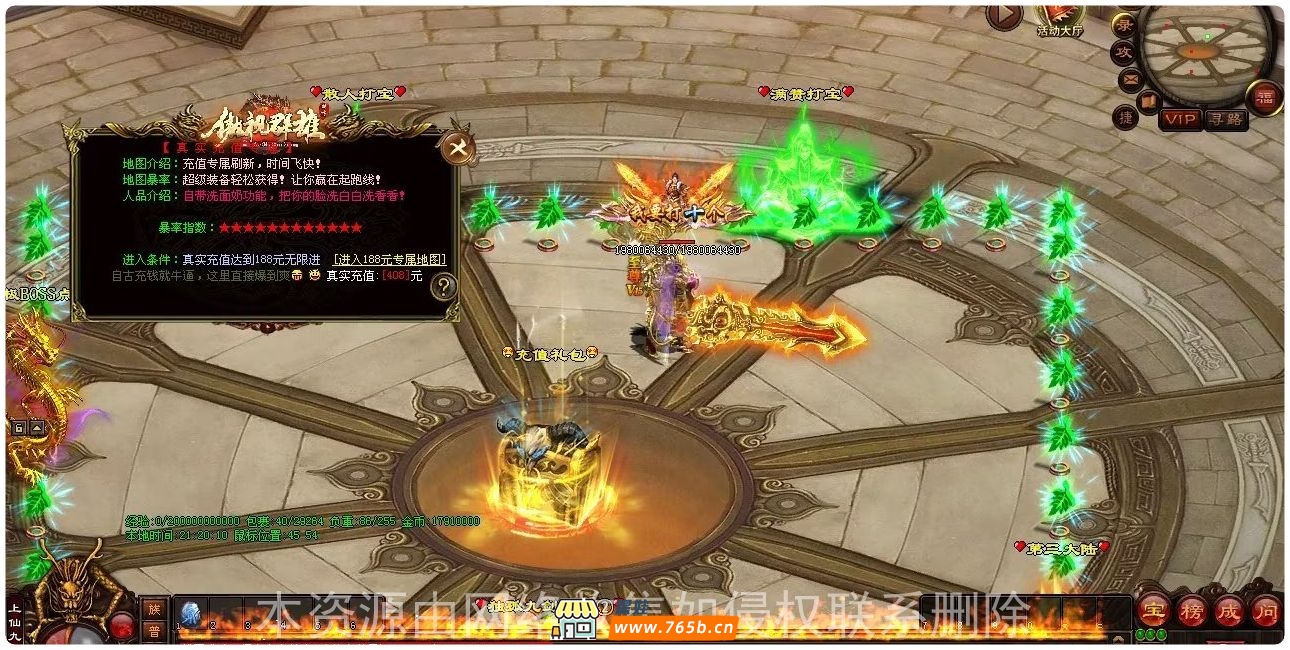Click the 进入188元专属地图 link
This screenshot has height=650, width=1290.
[x=390, y=260]
